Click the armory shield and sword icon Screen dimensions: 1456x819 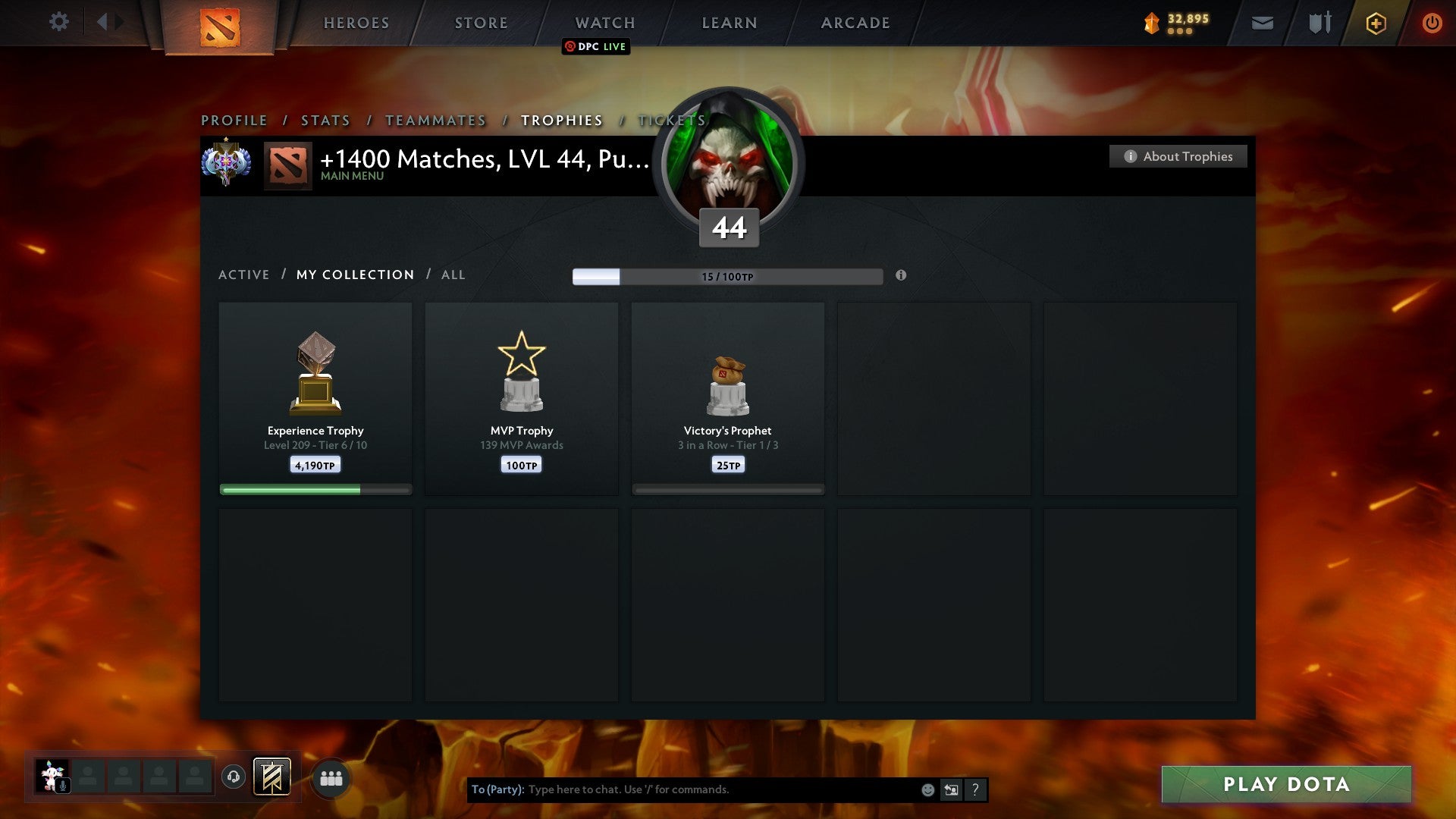click(x=1319, y=23)
